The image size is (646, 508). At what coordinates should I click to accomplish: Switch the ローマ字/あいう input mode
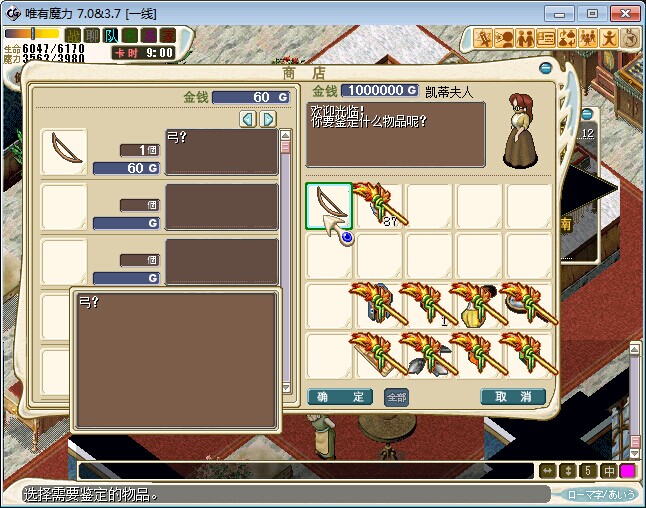pyautogui.click(x=600, y=494)
